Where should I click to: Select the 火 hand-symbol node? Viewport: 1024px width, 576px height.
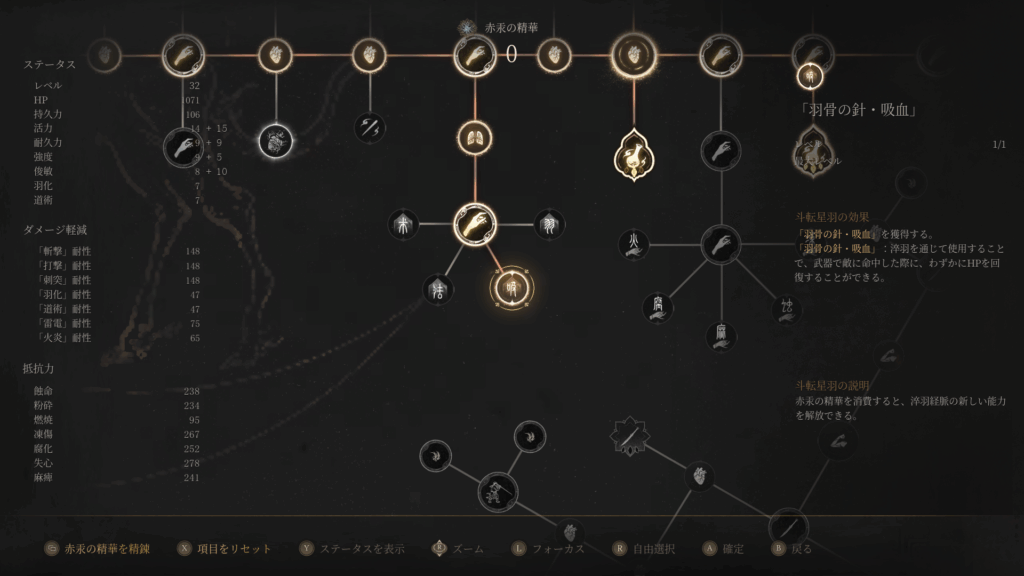click(x=634, y=243)
